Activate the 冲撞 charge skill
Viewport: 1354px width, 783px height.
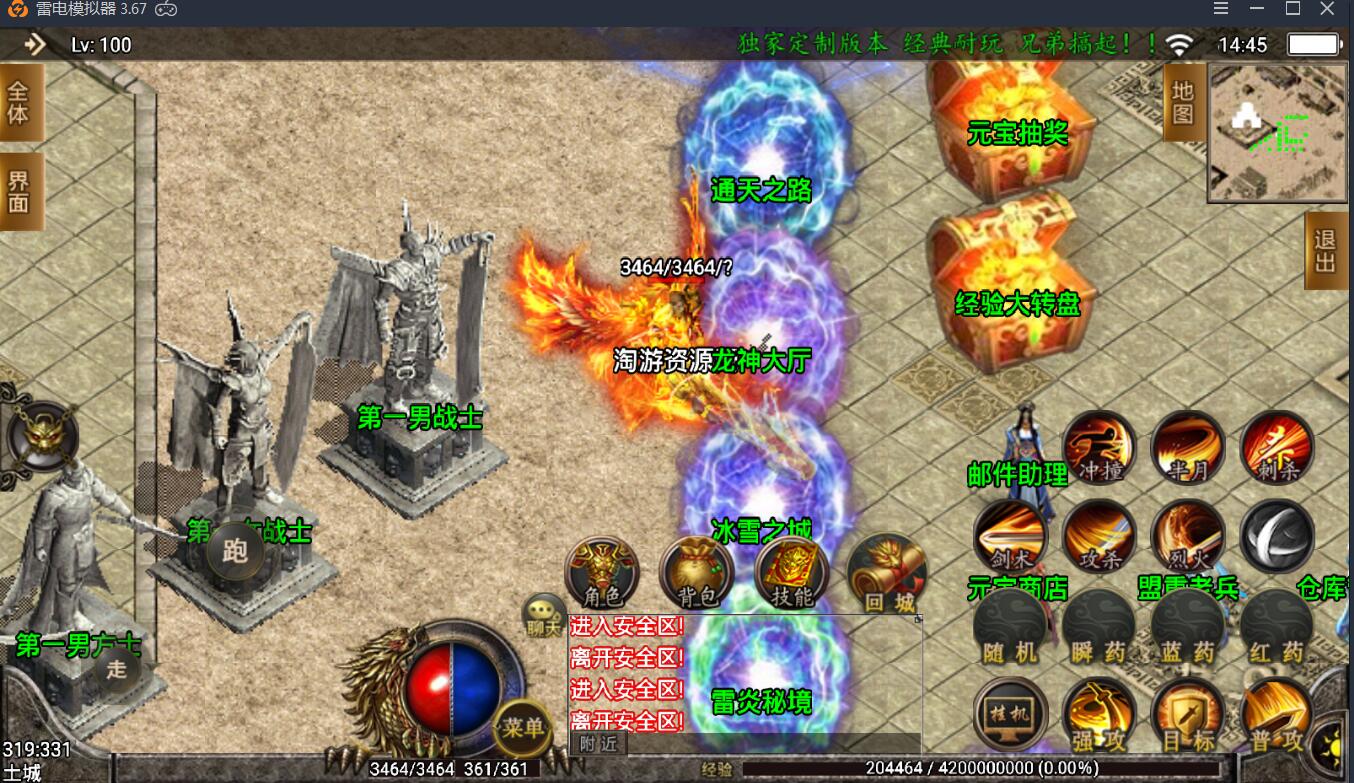coord(1099,447)
